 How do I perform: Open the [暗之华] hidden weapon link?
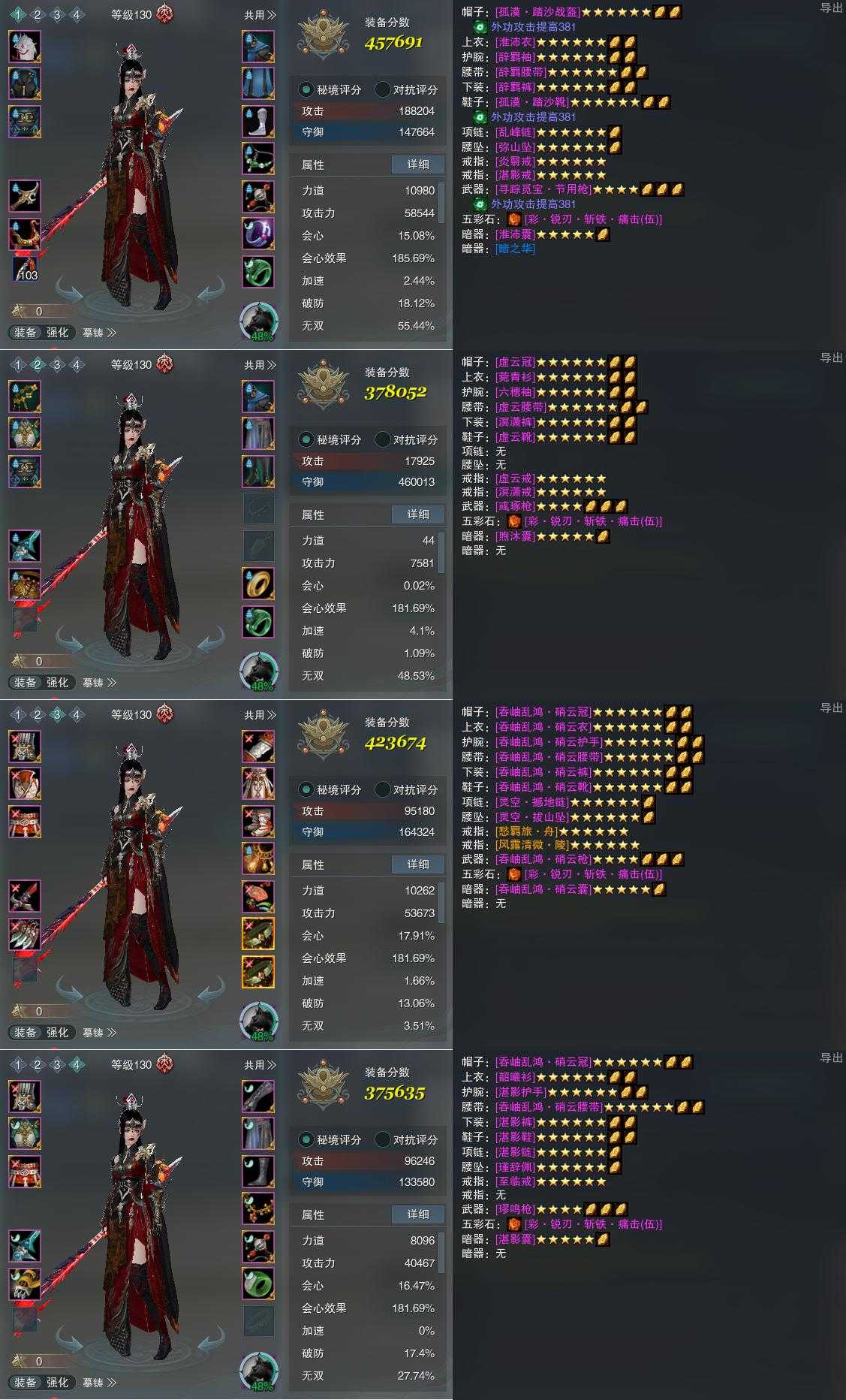click(x=516, y=249)
